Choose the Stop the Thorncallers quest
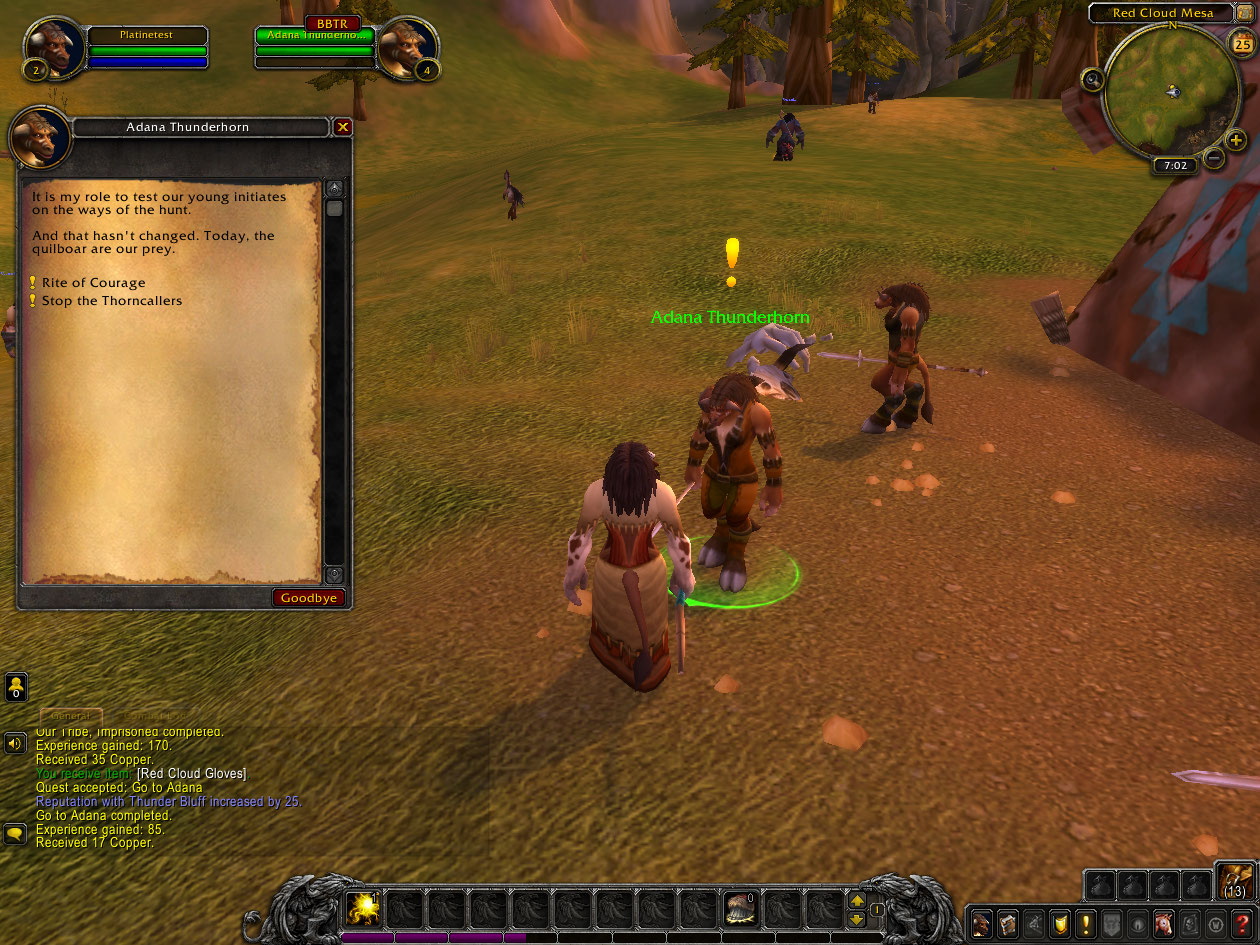This screenshot has width=1260, height=945. click(x=111, y=301)
